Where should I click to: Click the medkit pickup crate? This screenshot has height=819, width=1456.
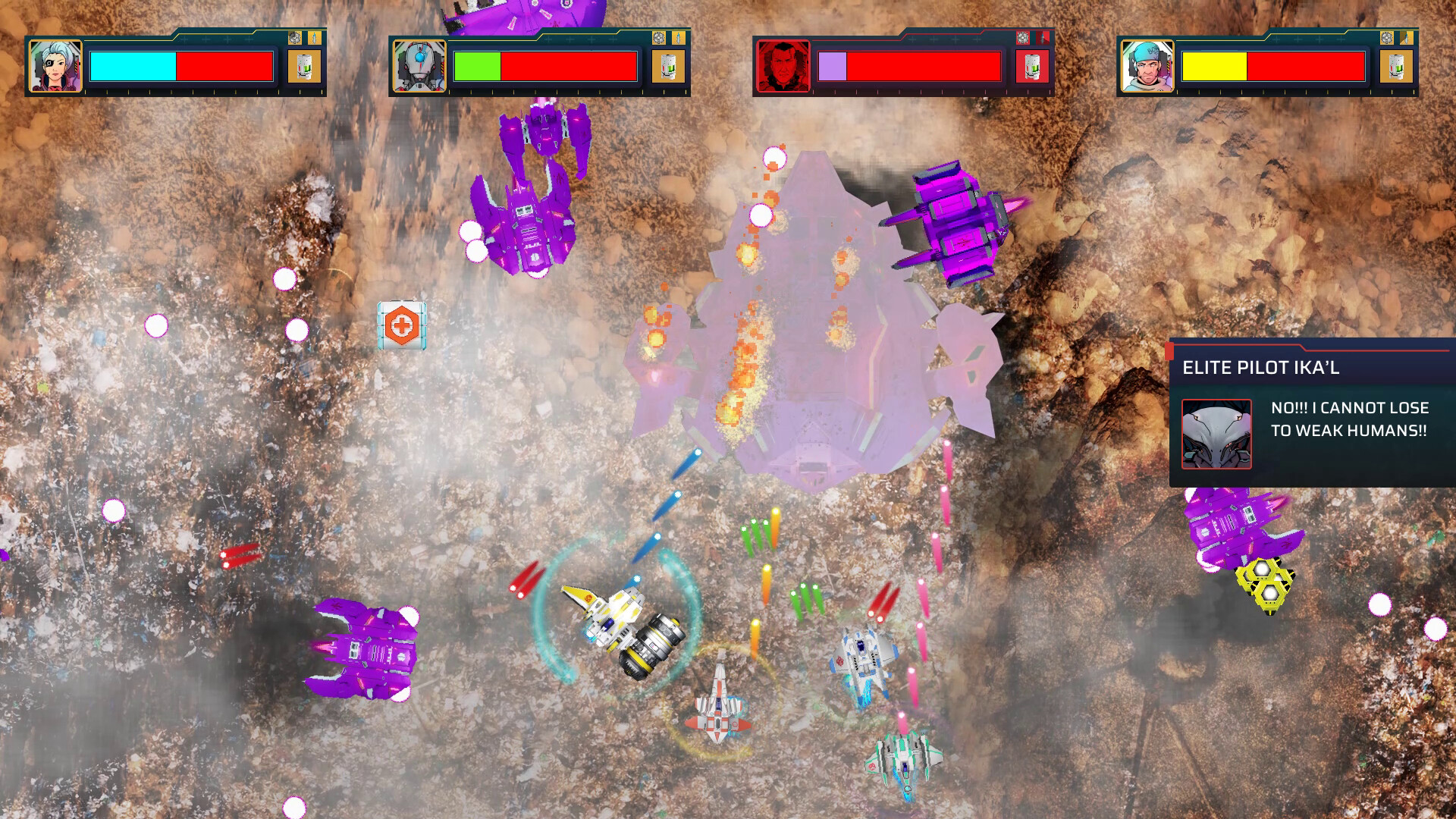pos(400,324)
